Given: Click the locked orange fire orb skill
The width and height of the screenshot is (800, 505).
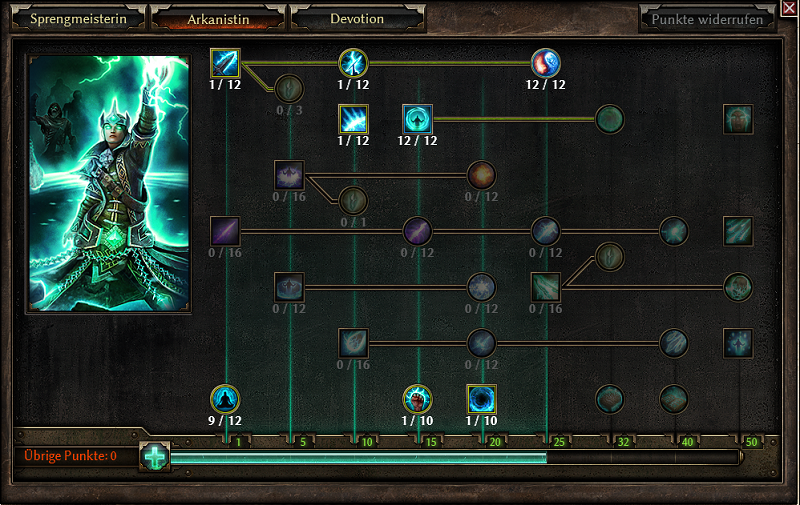Looking at the screenshot, I should pos(481,175).
